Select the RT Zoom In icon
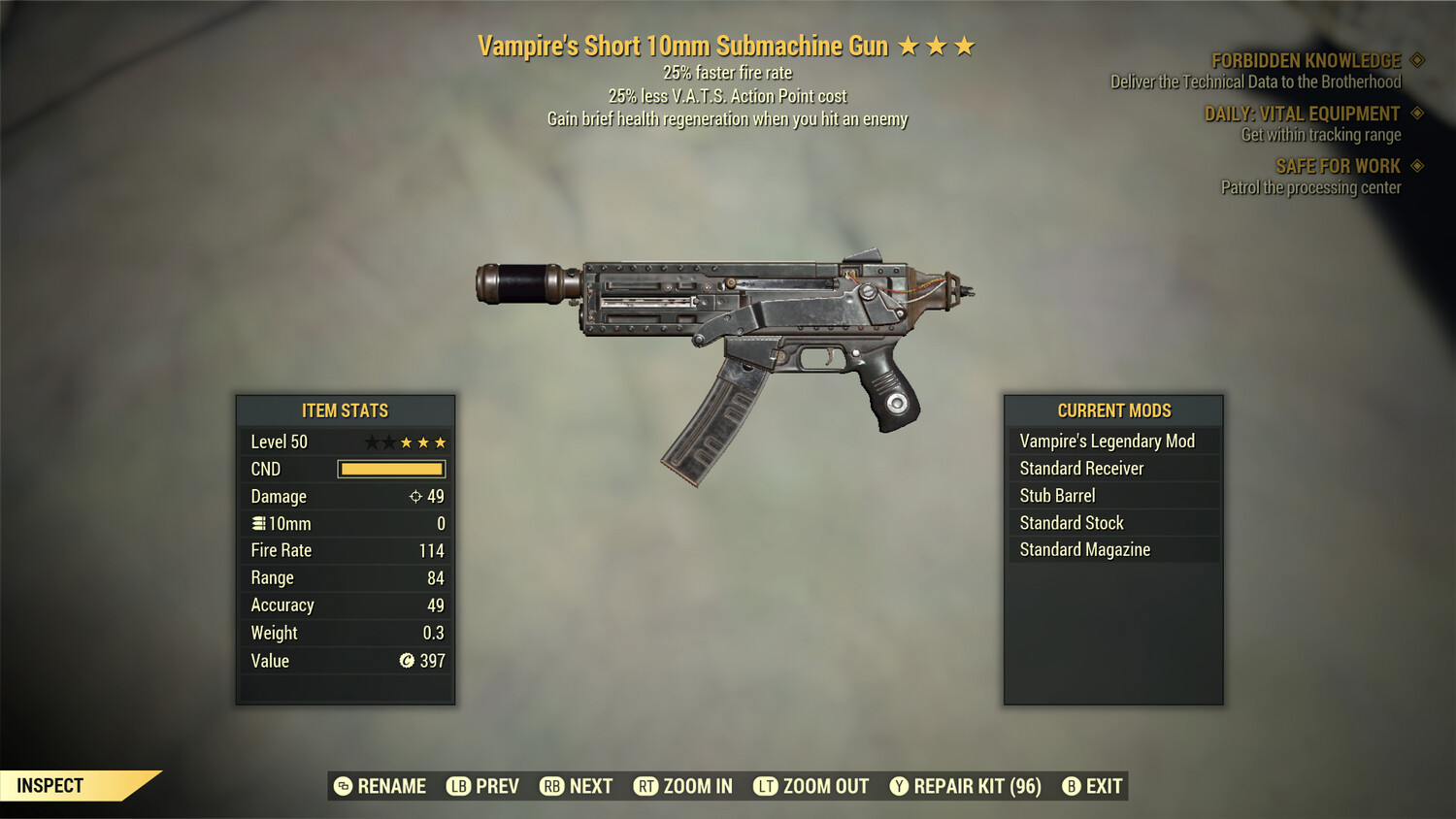Viewport: 1456px width, 819px height. 647,786
